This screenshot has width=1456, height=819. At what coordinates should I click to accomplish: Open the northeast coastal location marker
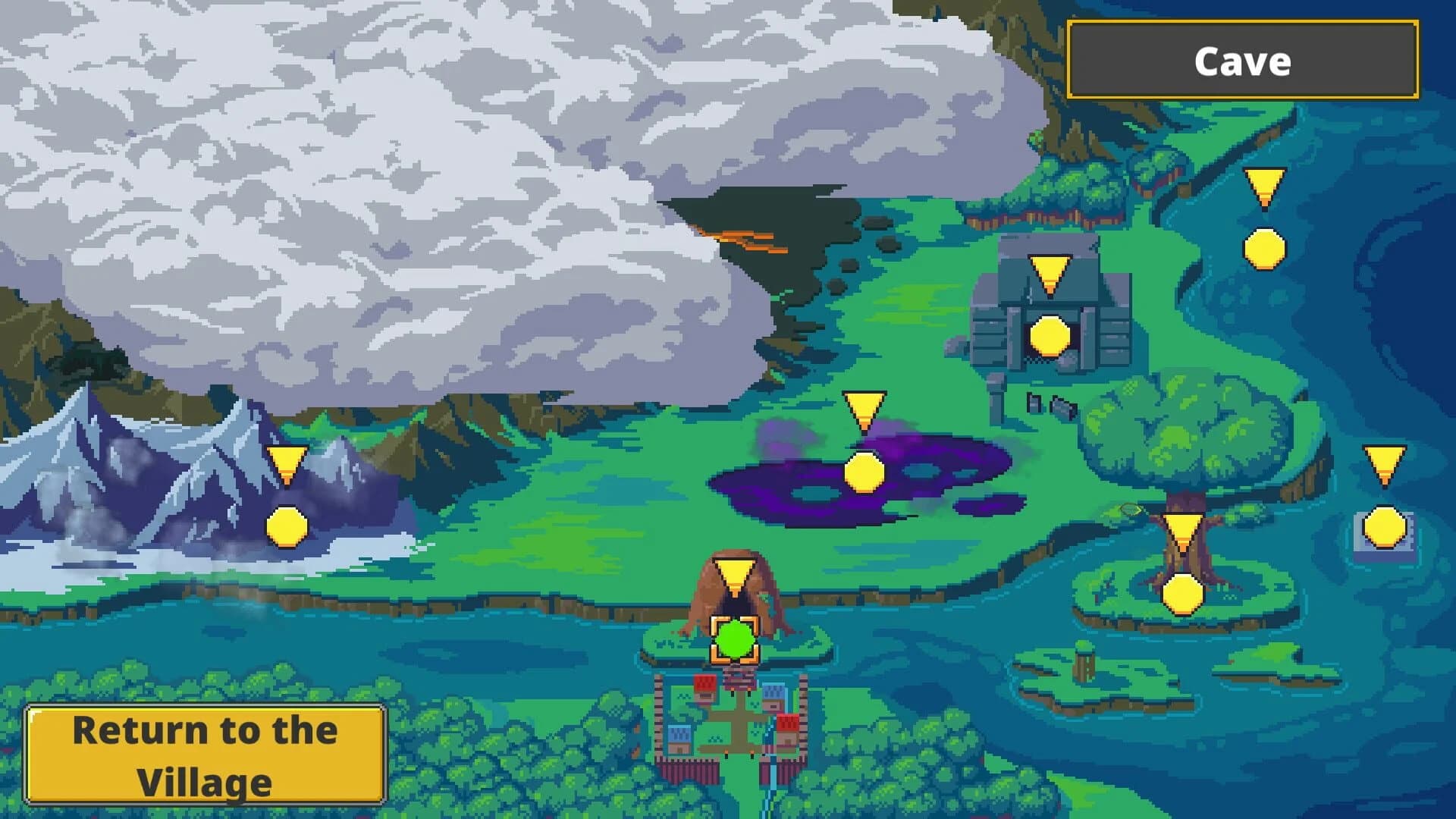1261,247
